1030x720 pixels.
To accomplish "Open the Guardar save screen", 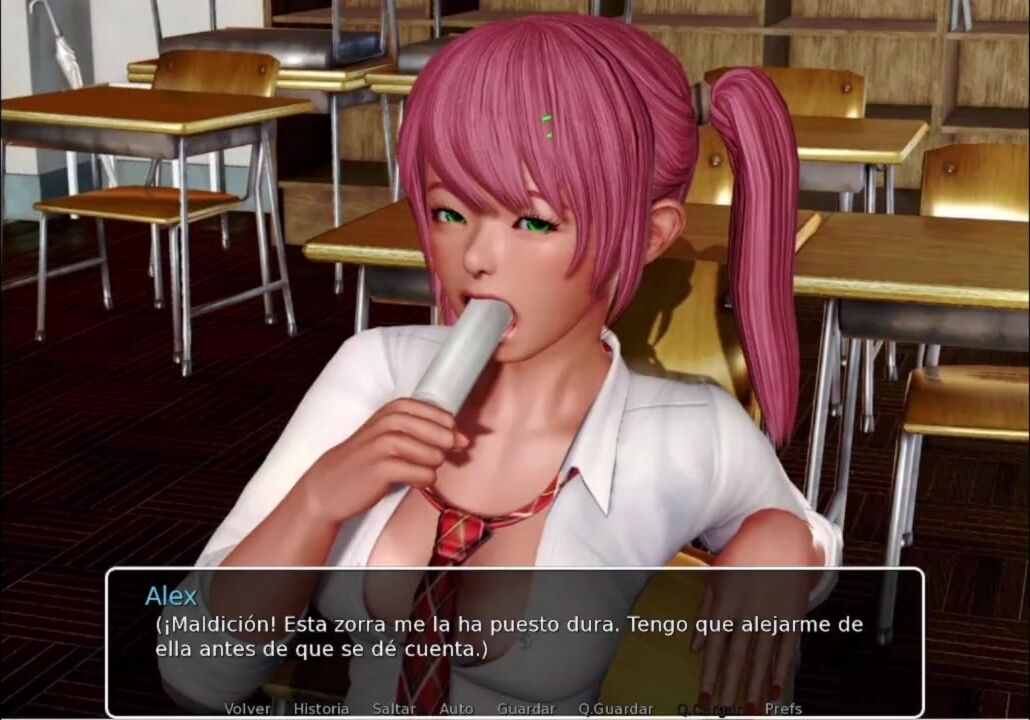I will (525, 709).
